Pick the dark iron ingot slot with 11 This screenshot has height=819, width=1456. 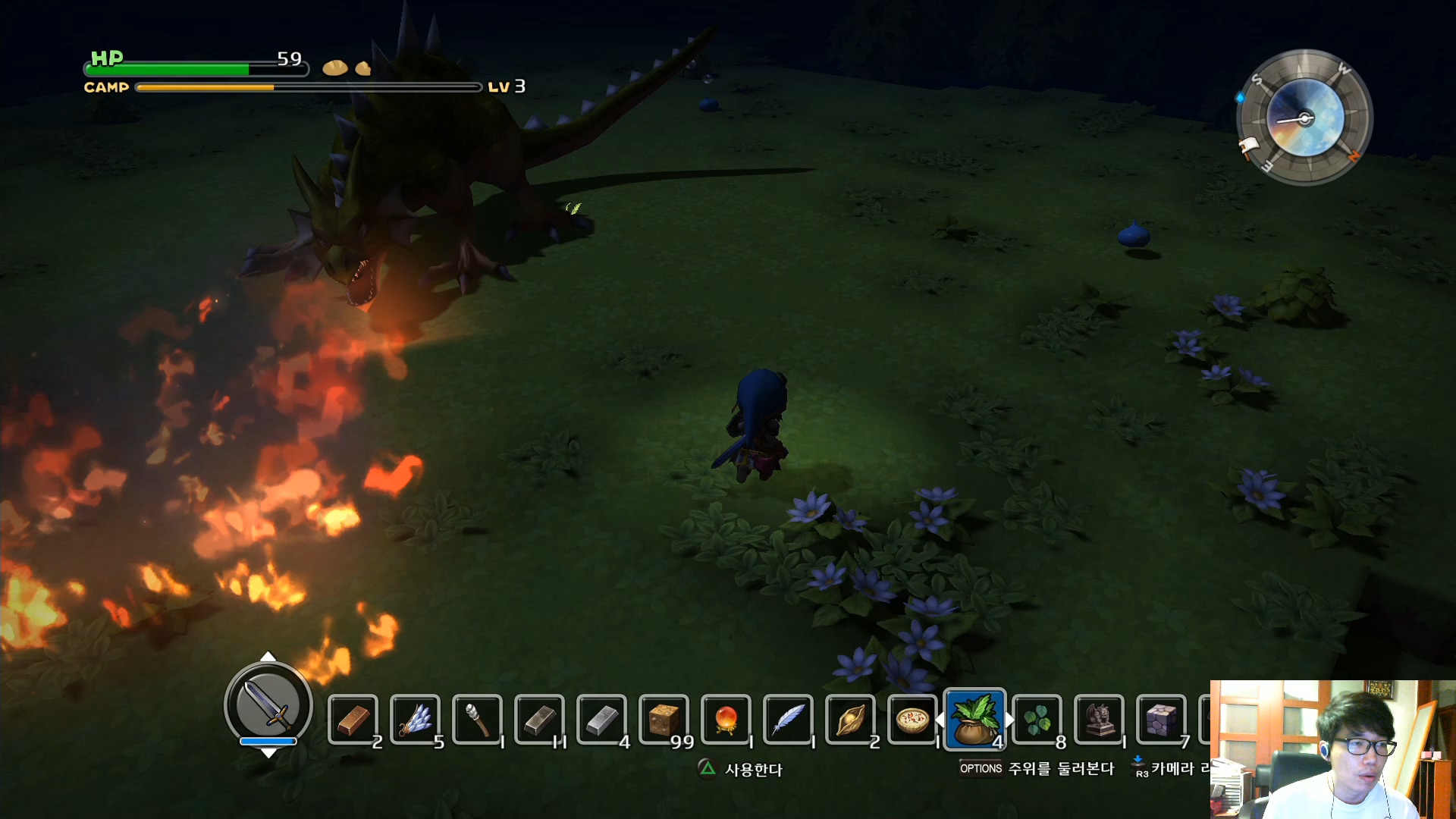(x=540, y=719)
